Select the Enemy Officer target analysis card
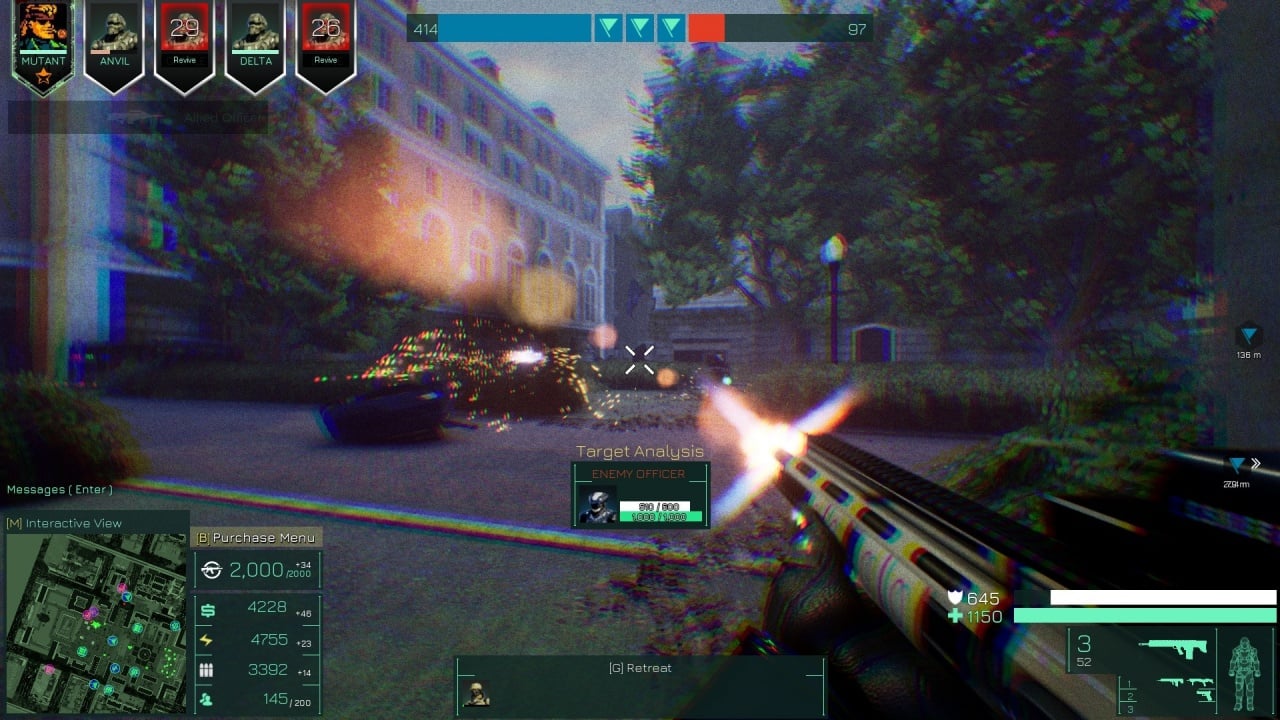 click(x=640, y=494)
